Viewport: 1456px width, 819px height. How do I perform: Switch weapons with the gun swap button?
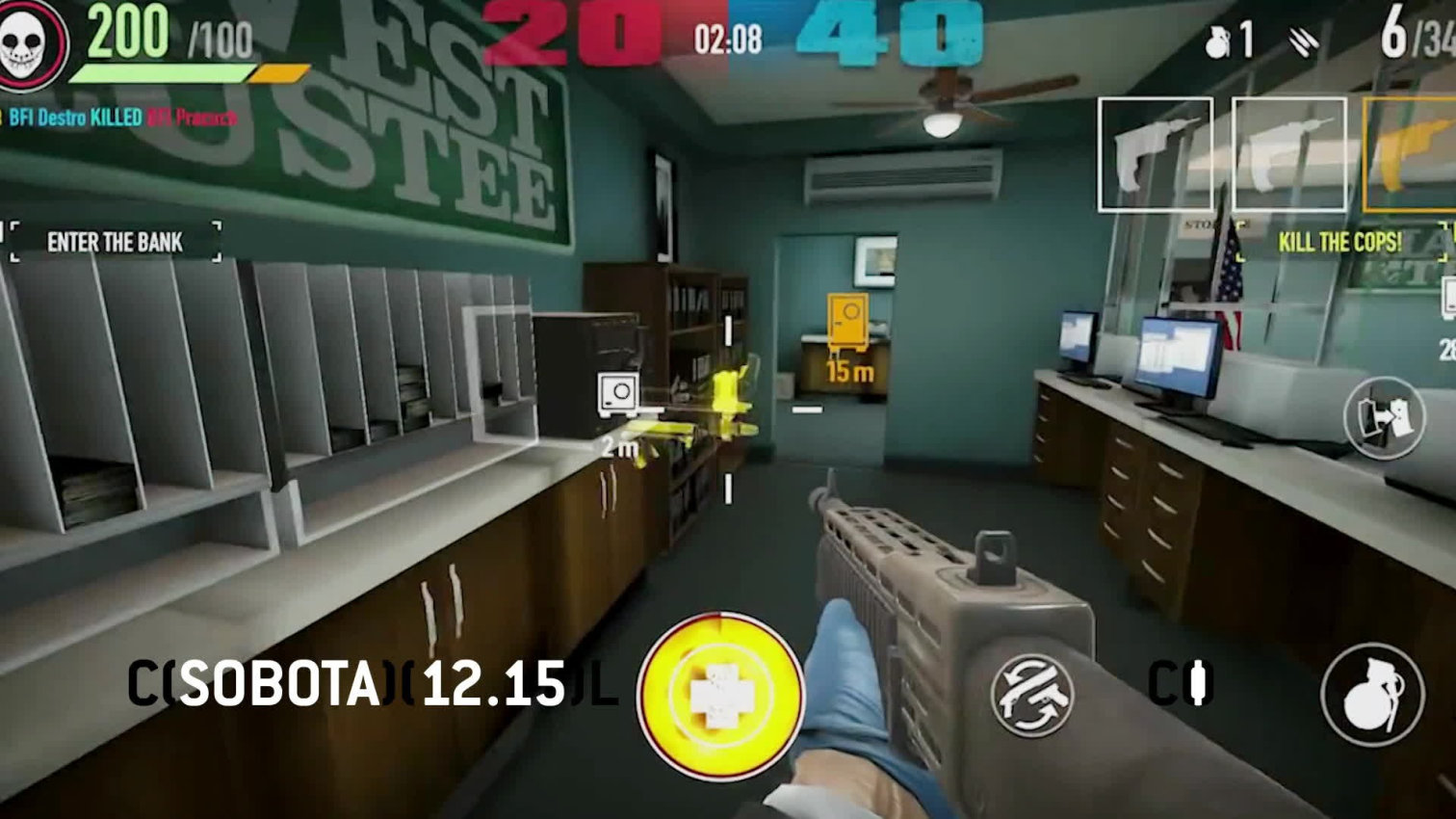1031,695
